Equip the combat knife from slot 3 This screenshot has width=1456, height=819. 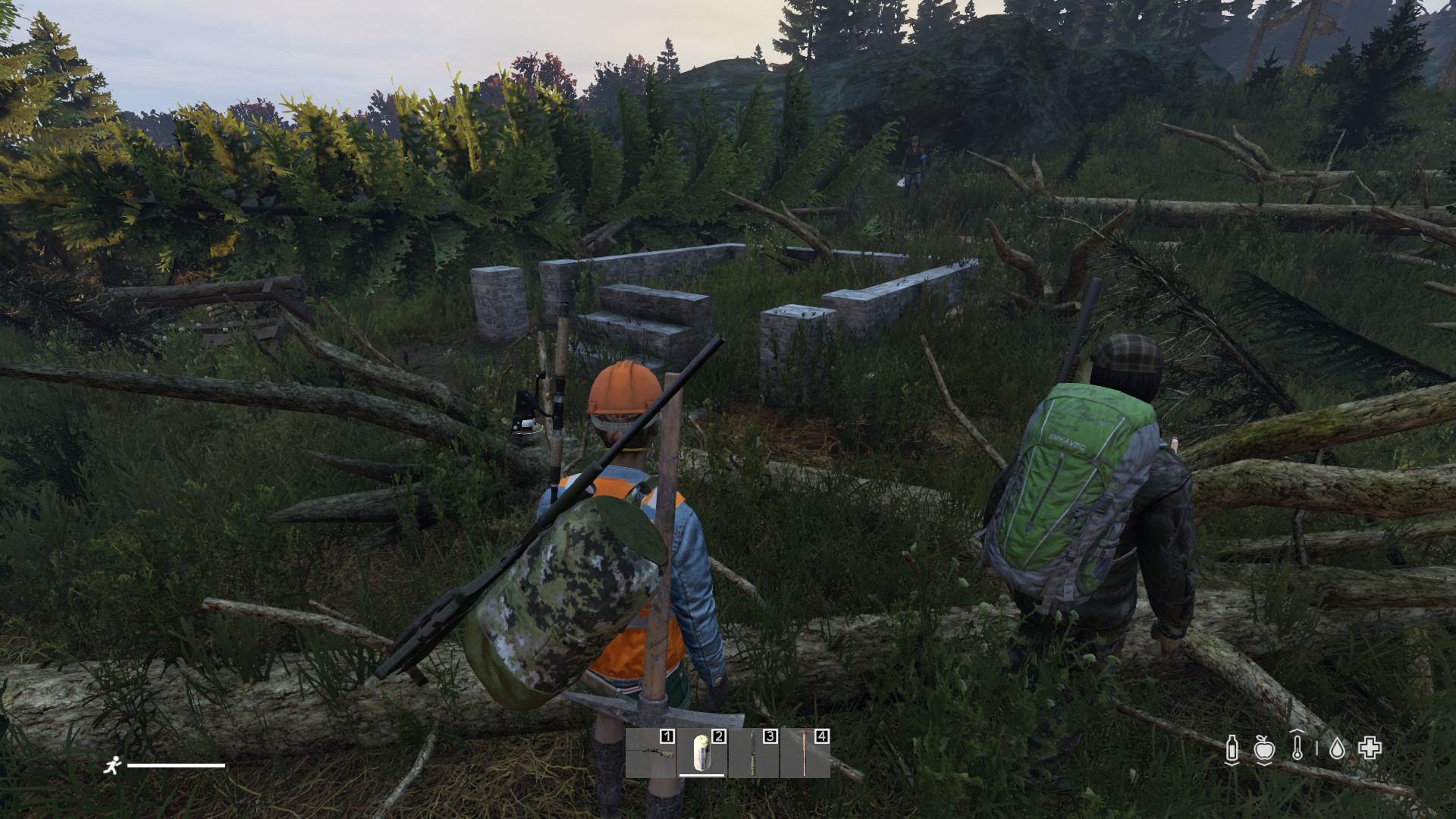pyautogui.click(x=754, y=753)
